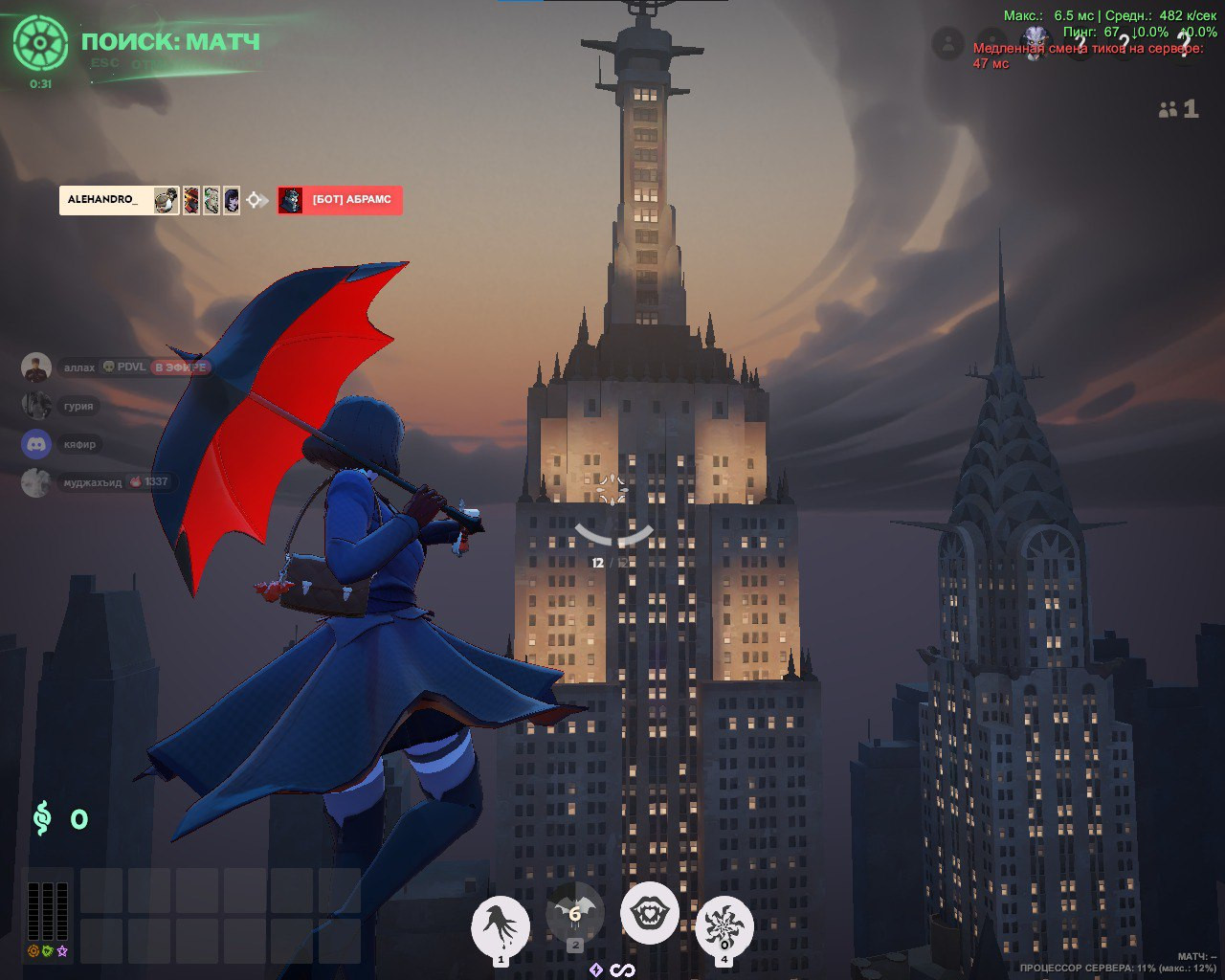Expand the гурия player entry
The height and width of the screenshot is (980, 1225).
[78, 405]
